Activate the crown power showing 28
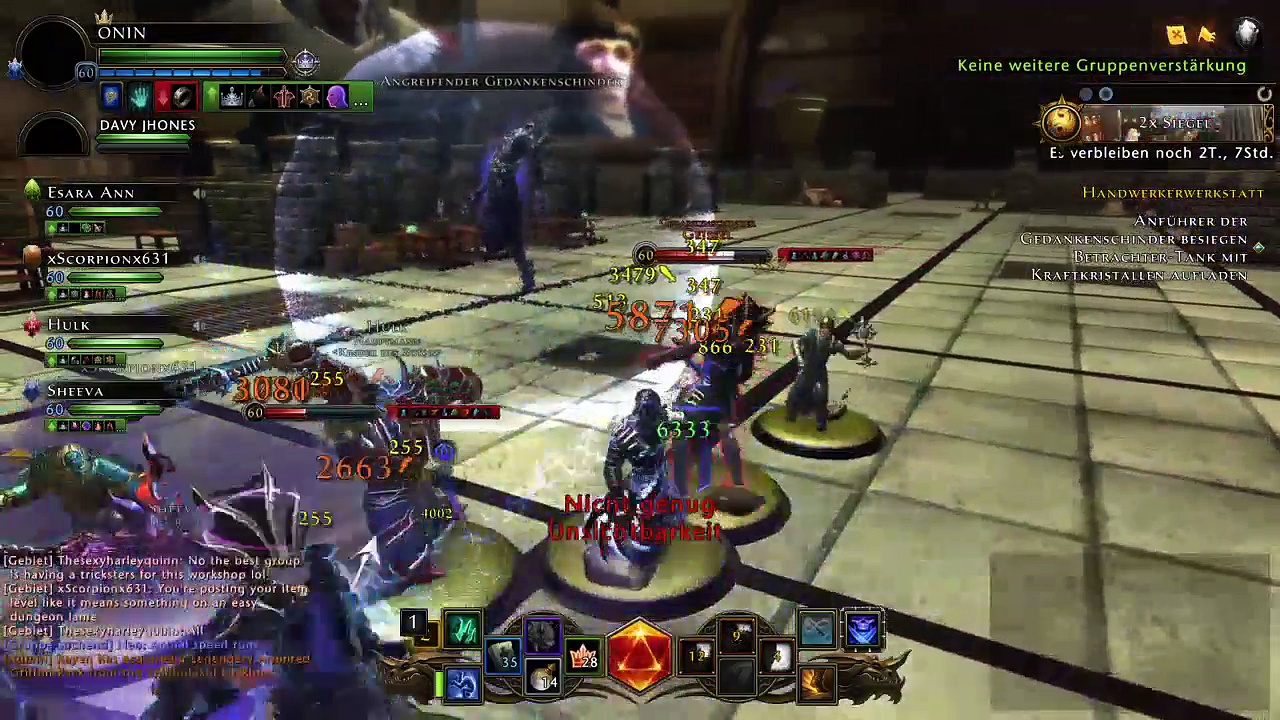The image size is (1280, 720). [583, 656]
